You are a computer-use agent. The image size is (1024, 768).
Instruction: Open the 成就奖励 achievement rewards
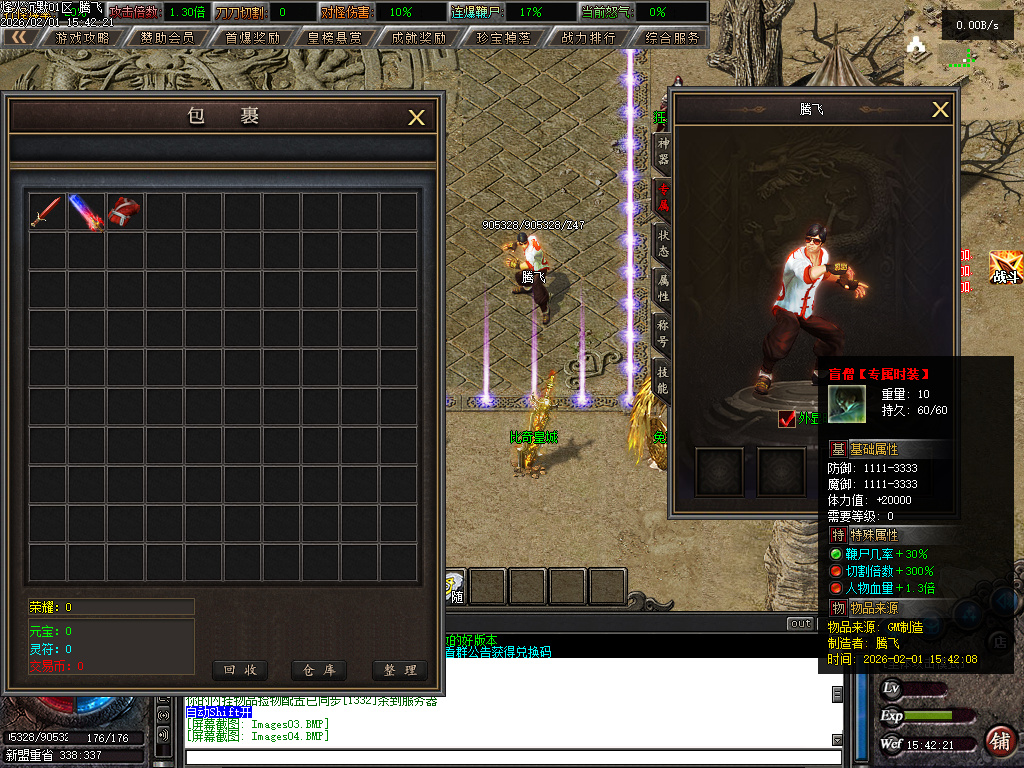[x=419, y=37]
